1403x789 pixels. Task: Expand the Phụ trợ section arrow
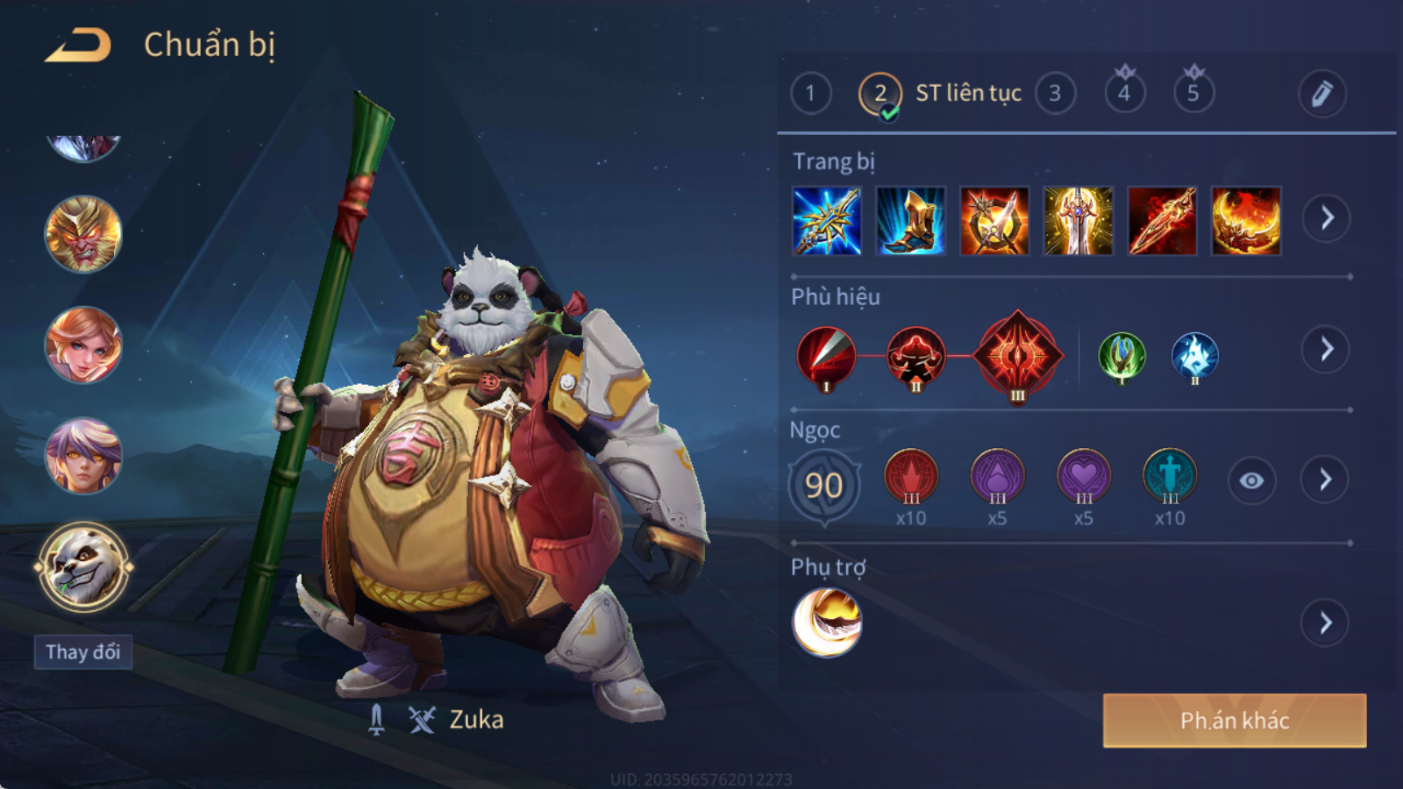point(1325,623)
